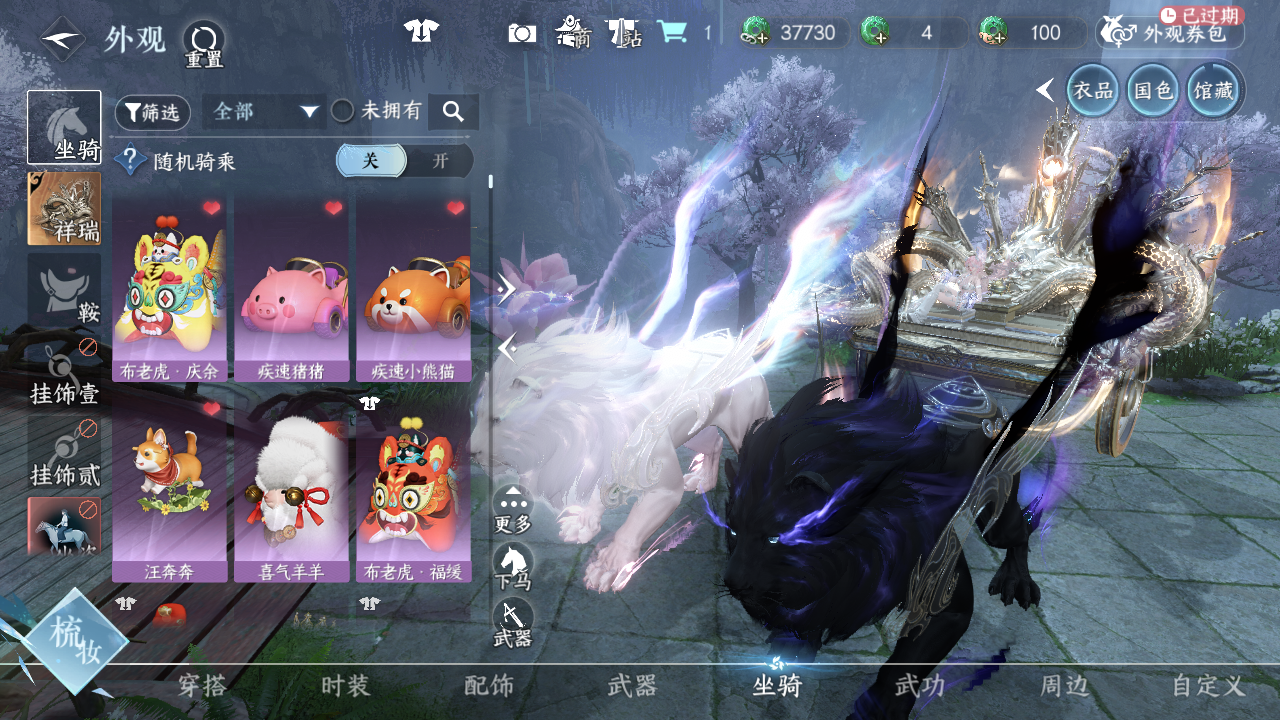This screenshot has width=1280, height=720.
Task: Open the 馆藏 collection button
Action: point(1214,91)
